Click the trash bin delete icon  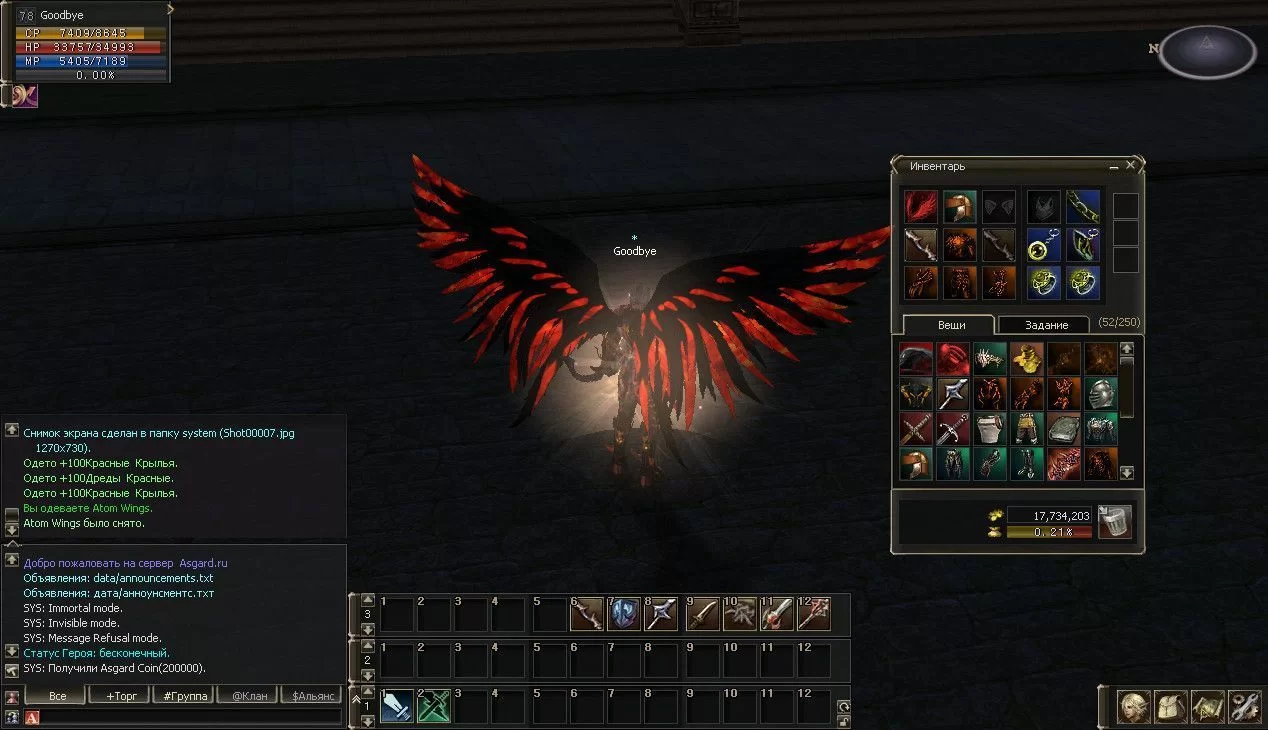click(x=1114, y=522)
